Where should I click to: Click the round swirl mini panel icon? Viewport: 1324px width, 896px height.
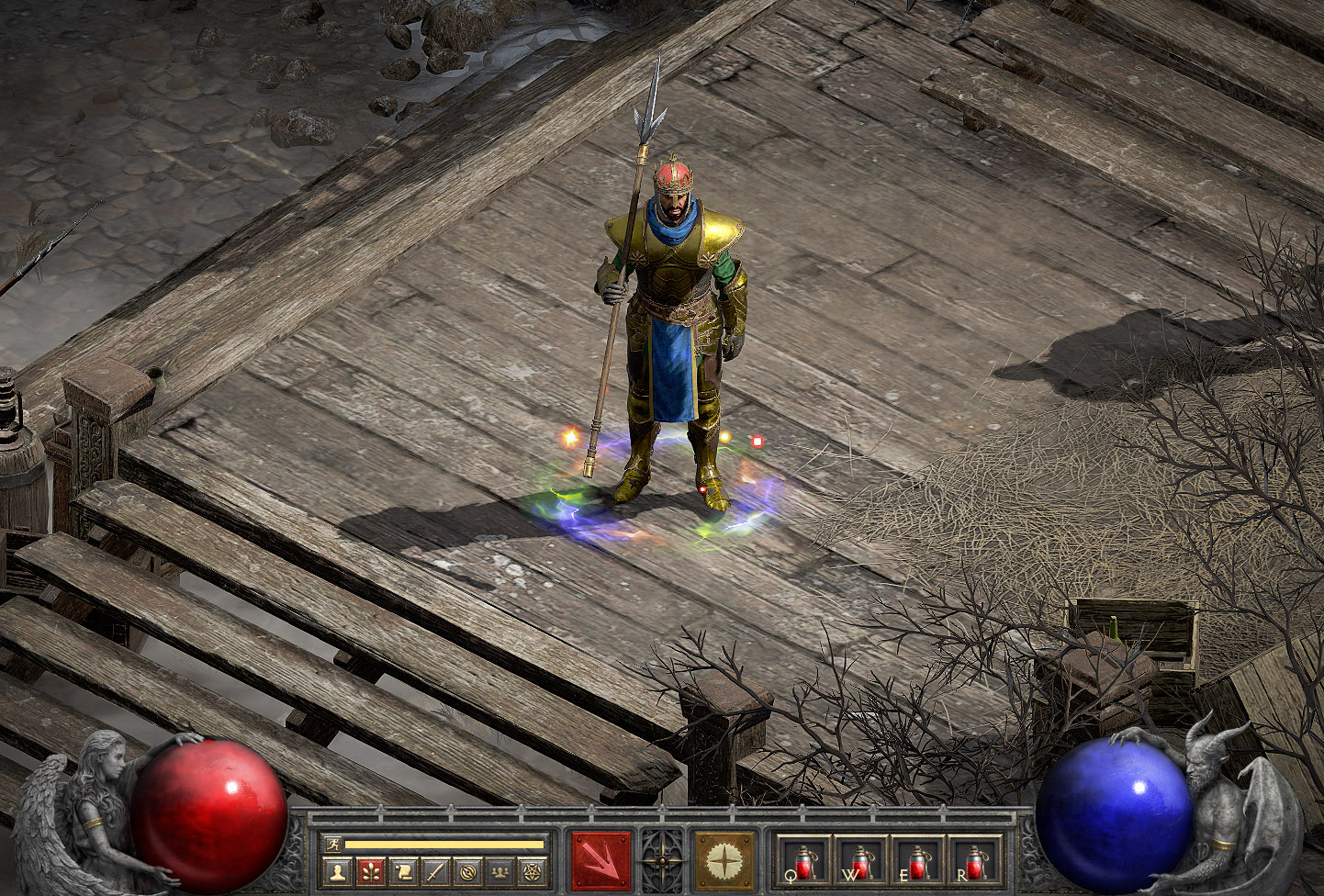pyautogui.click(x=467, y=871)
